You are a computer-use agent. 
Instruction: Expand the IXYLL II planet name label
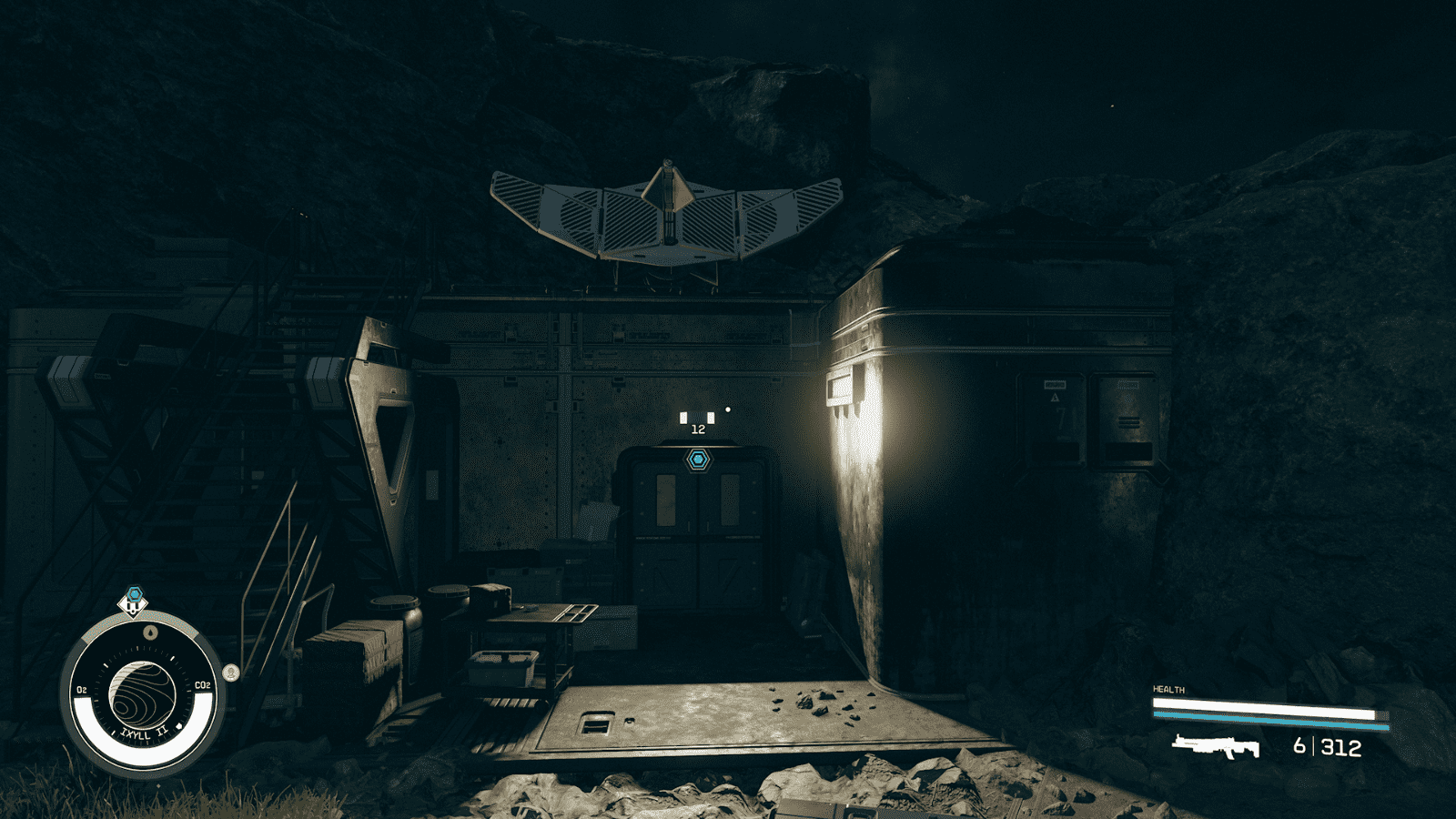tap(144, 733)
